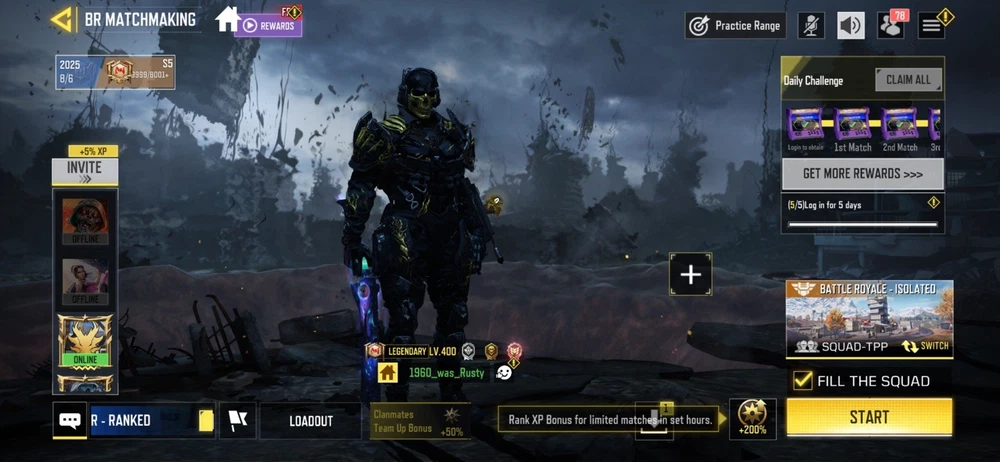Open the chat speech bubble
This screenshot has width=1000, height=462.
click(x=70, y=421)
